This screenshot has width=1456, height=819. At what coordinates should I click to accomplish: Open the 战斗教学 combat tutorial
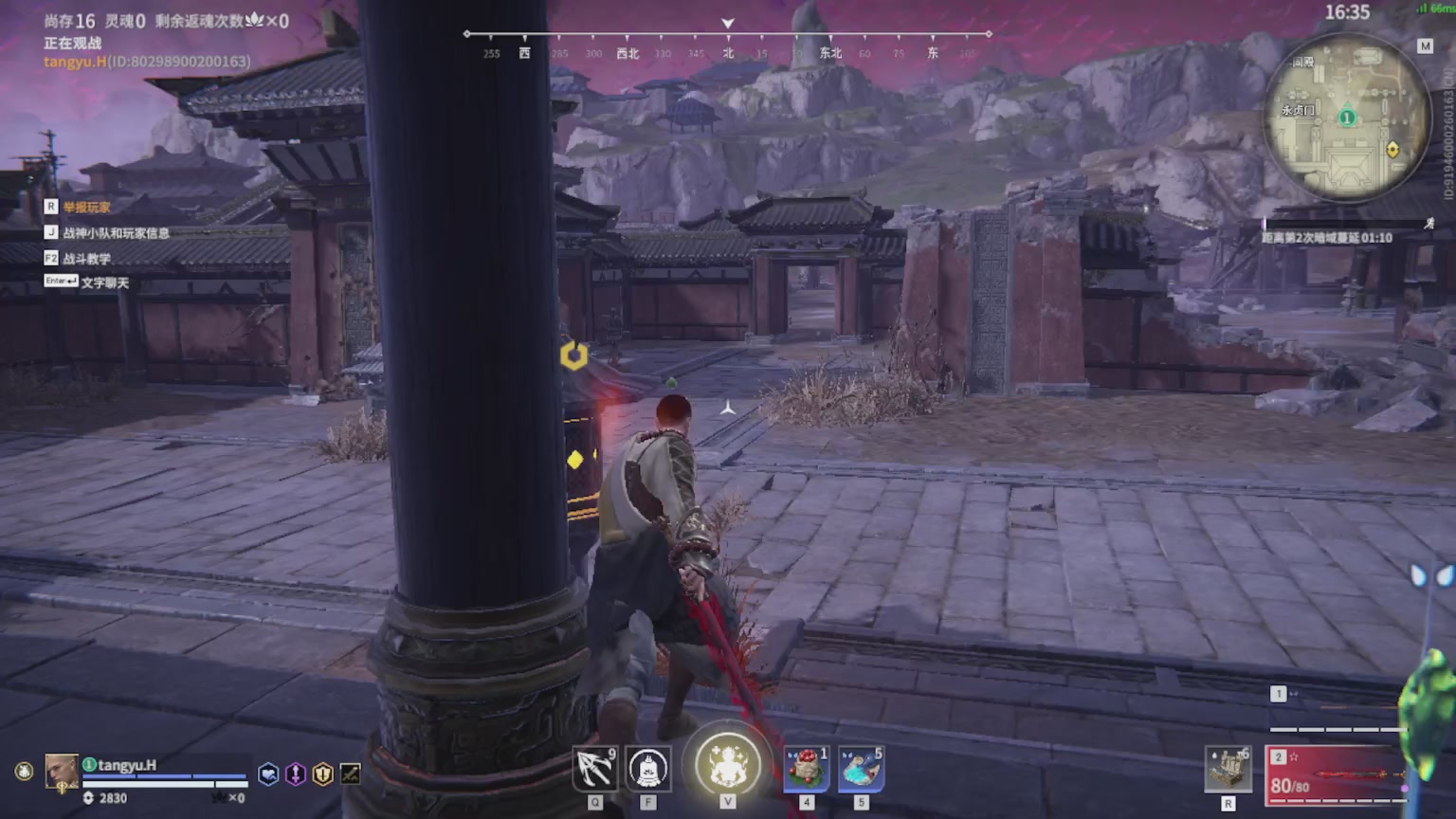86,258
